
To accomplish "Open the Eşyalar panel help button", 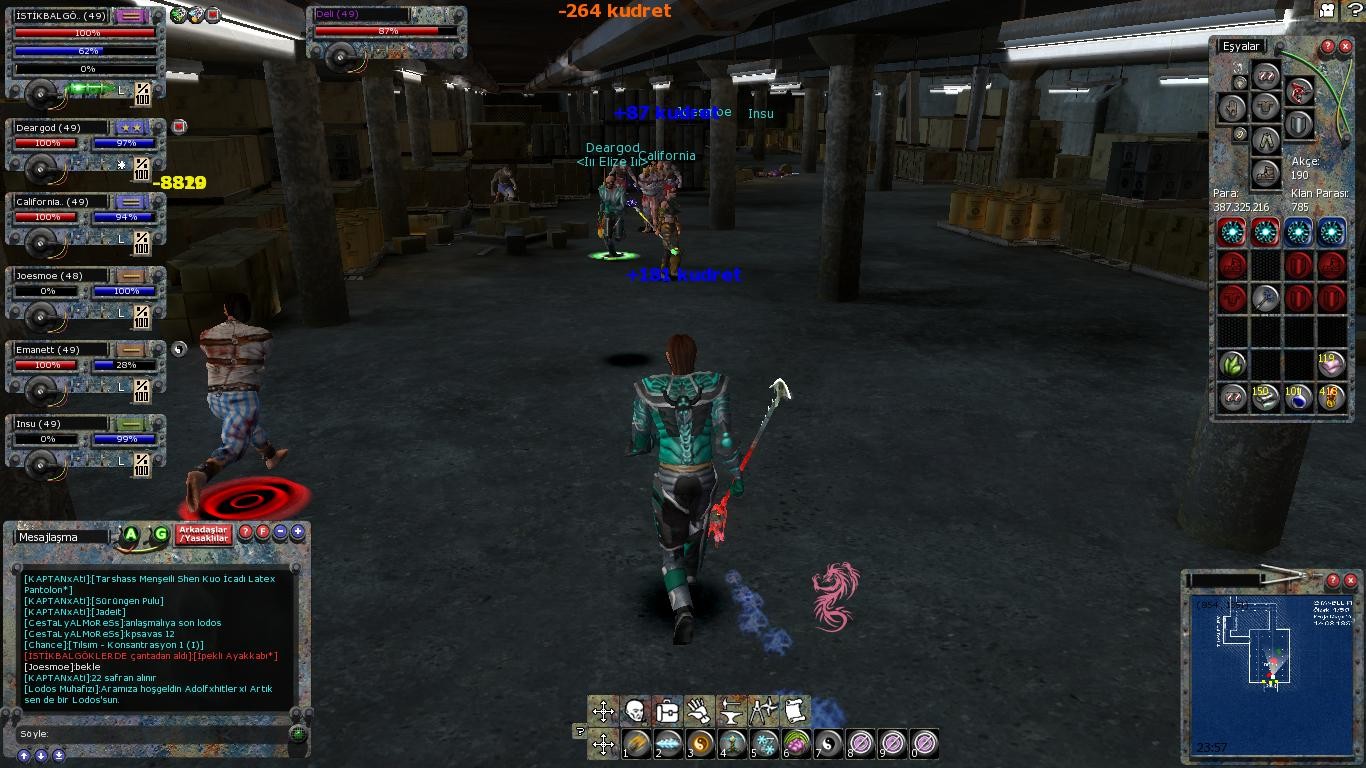I will pos(1328,47).
